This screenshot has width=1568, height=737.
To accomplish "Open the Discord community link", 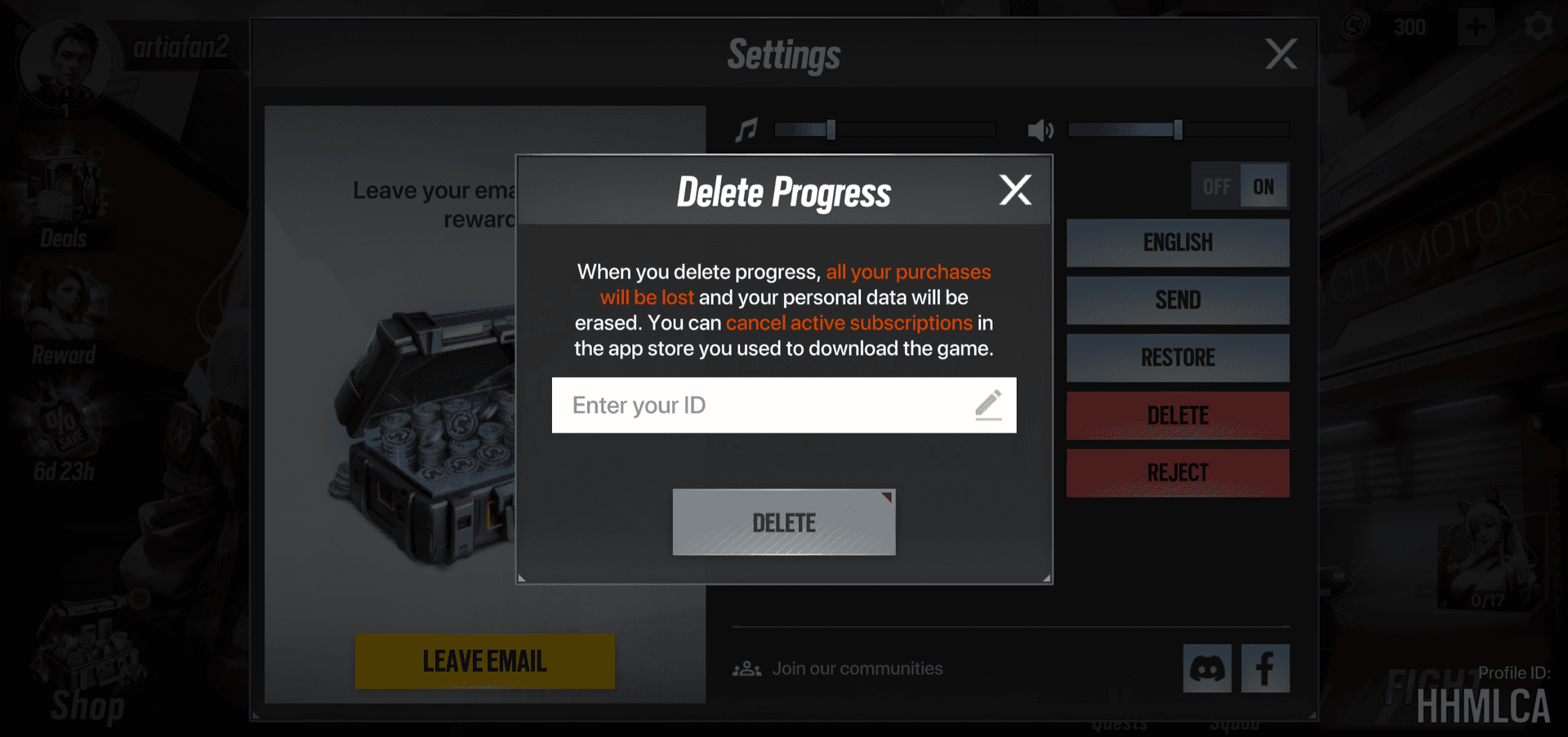I will (1207, 668).
